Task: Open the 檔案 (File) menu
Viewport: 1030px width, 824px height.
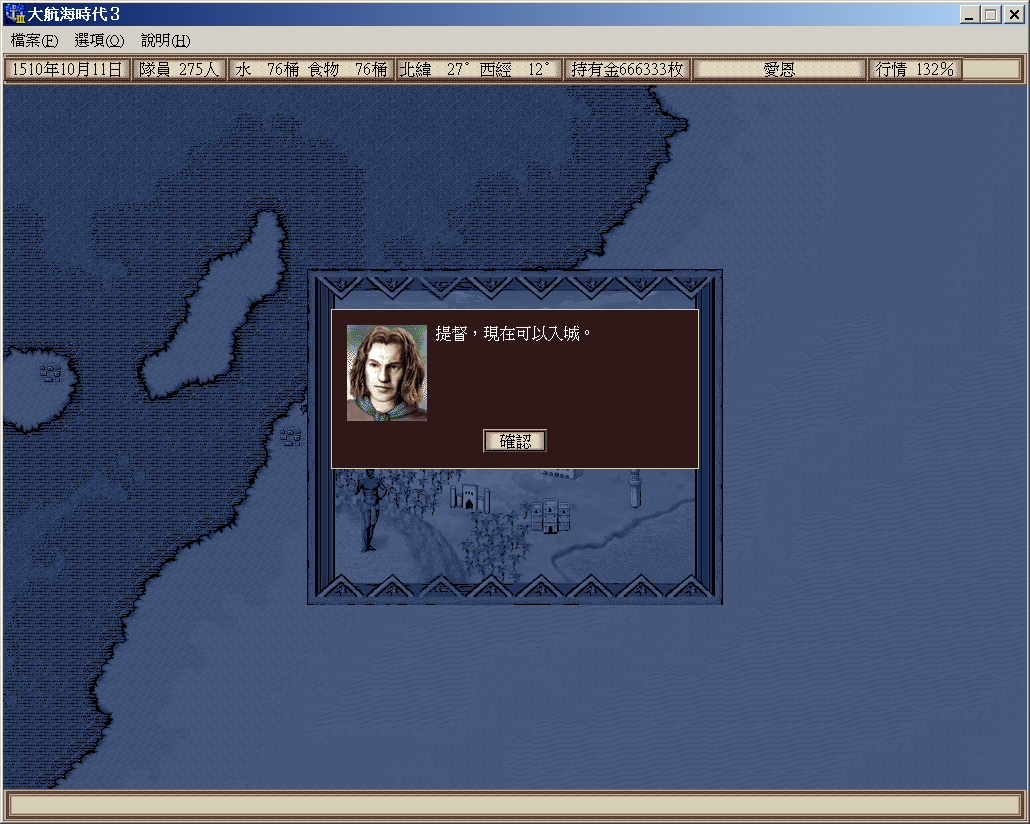Action: (x=34, y=41)
